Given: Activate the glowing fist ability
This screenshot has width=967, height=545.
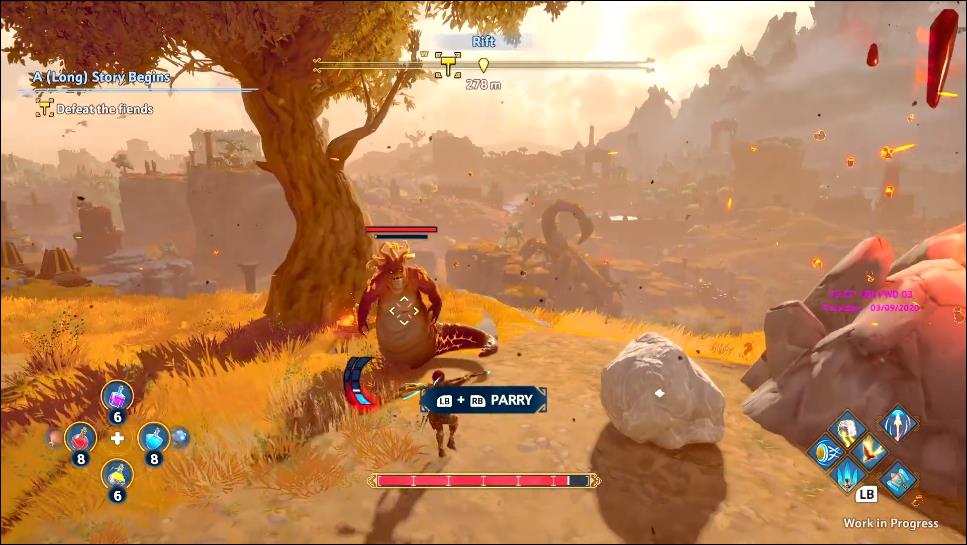Looking at the screenshot, I should click(848, 430).
